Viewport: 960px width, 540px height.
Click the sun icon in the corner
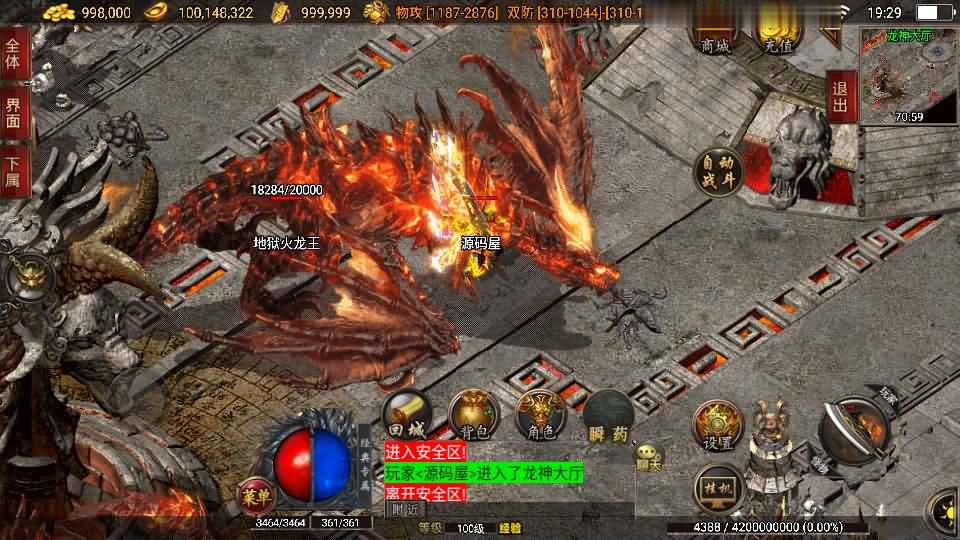click(945, 512)
